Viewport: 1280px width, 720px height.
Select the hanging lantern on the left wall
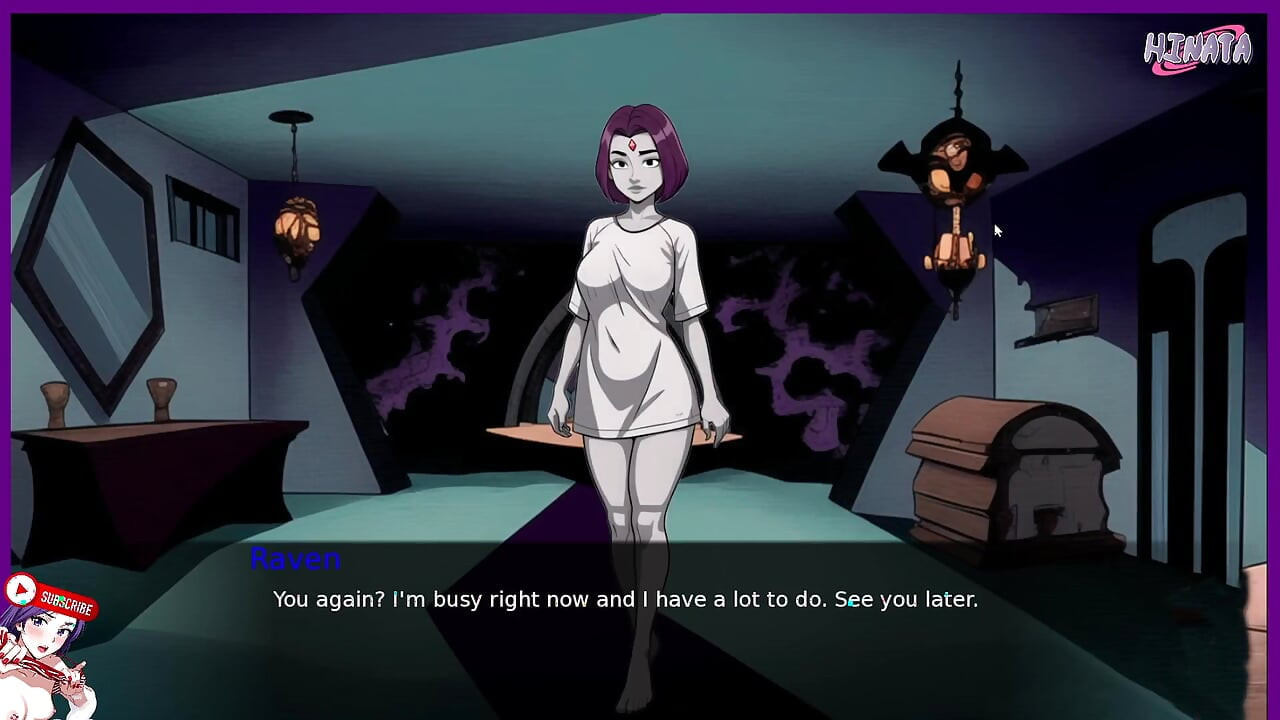[x=294, y=226]
